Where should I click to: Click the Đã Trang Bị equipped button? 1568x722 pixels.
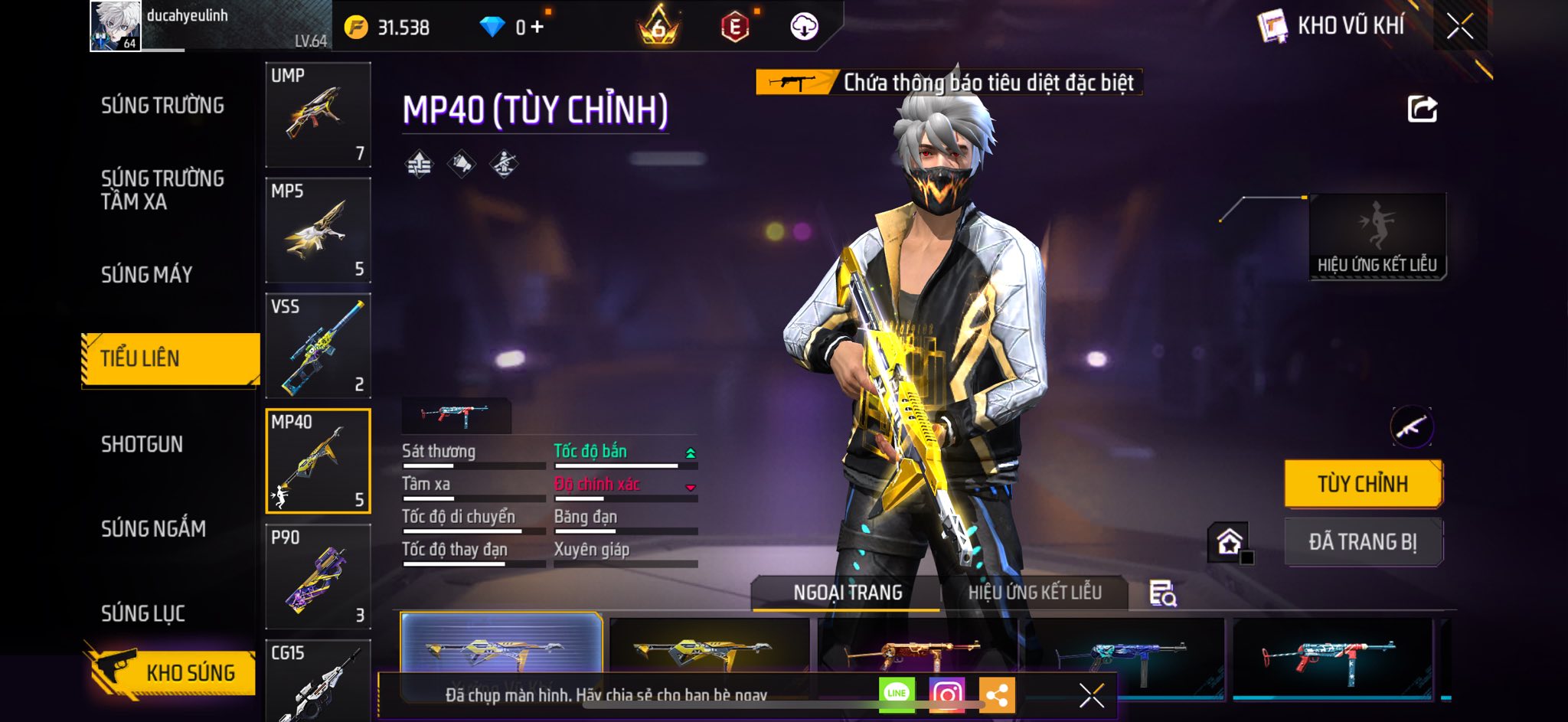1363,542
